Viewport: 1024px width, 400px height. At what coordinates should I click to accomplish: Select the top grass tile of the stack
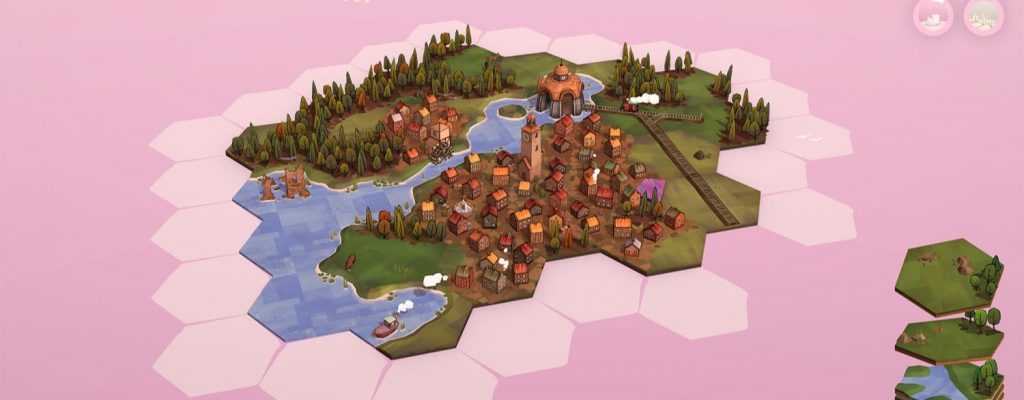pyautogui.click(x=946, y=274)
